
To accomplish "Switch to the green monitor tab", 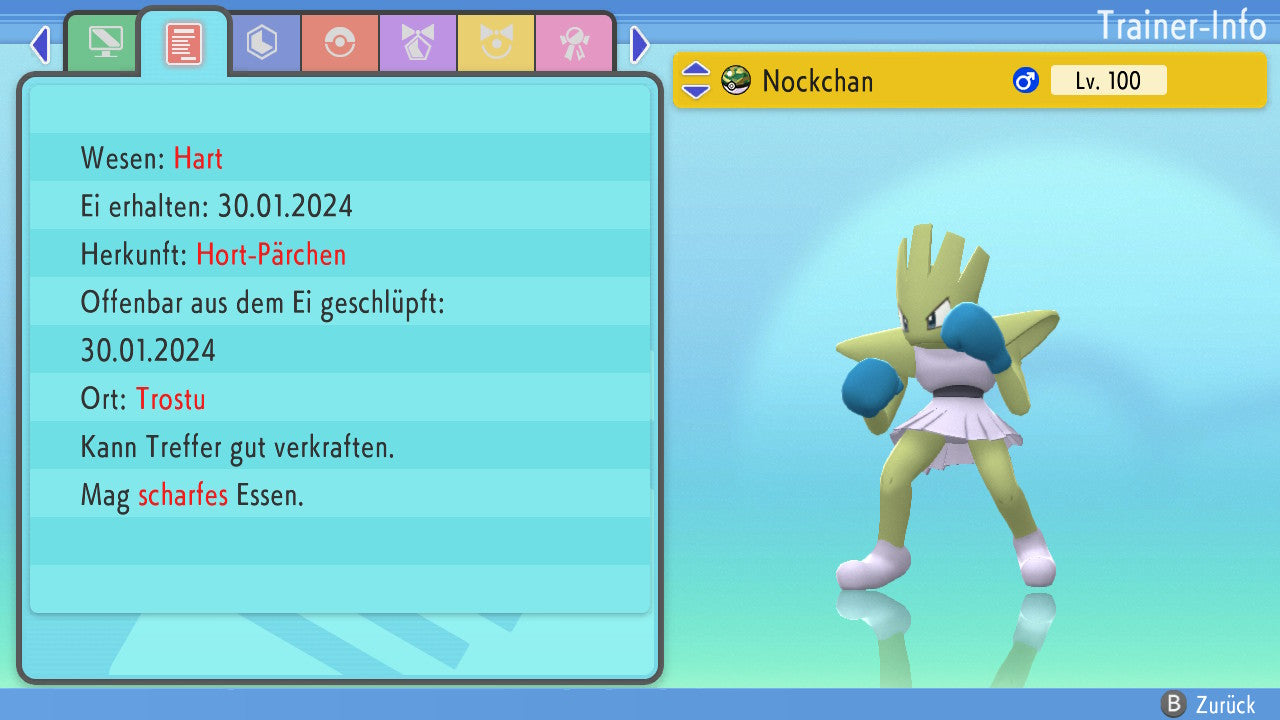I will coord(105,43).
